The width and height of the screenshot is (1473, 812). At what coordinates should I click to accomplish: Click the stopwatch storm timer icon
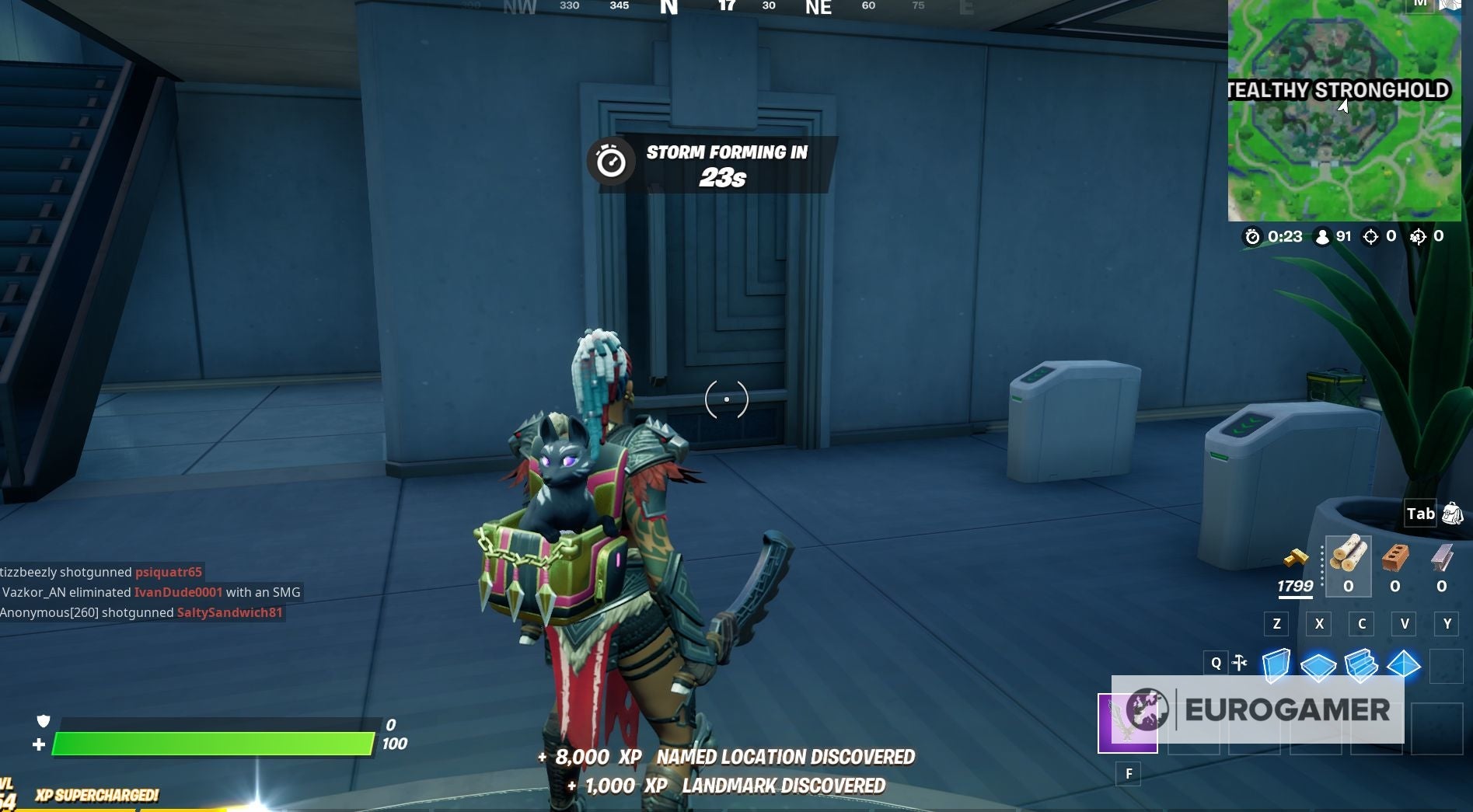(1254, 238)
